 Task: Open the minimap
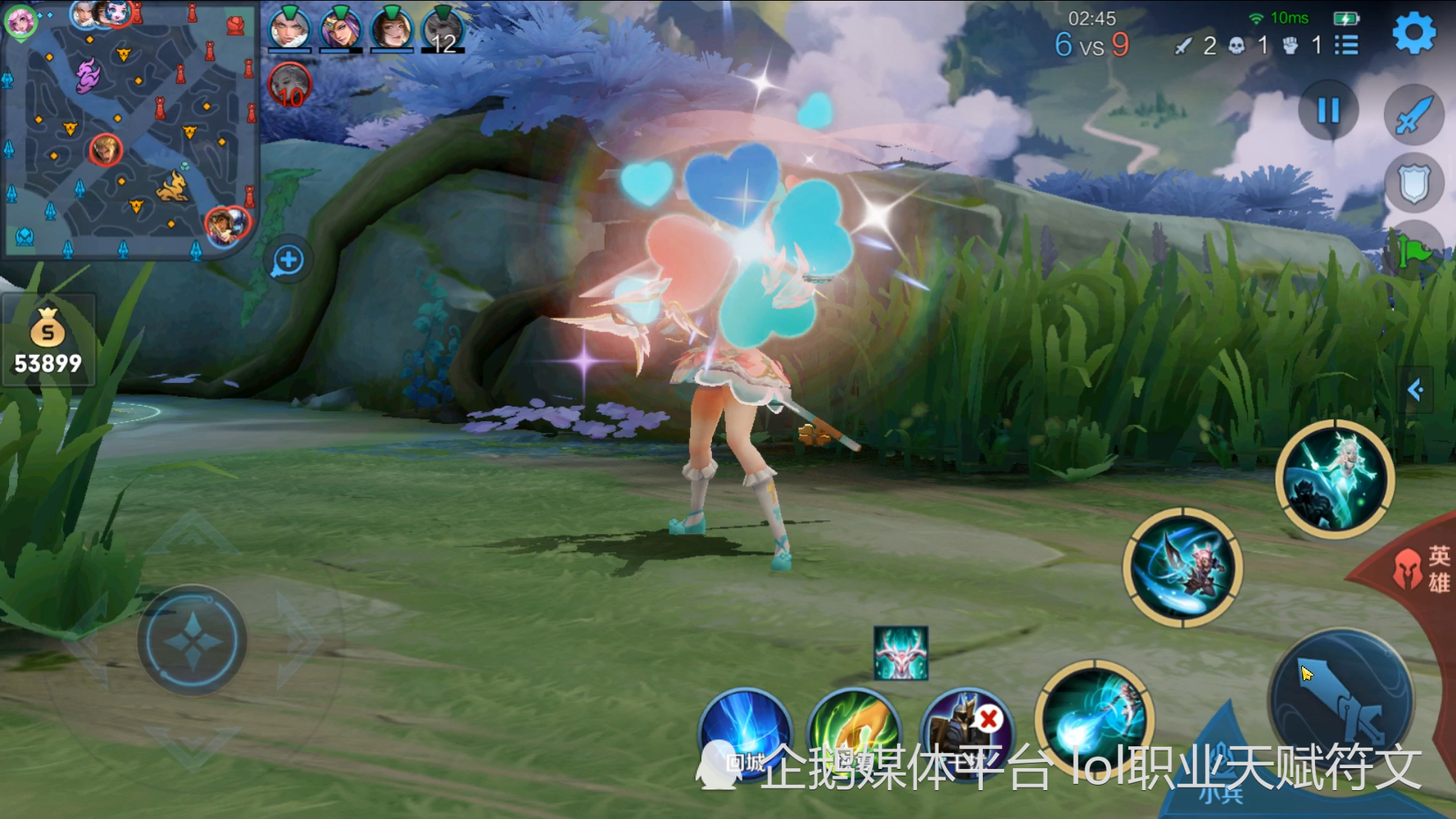(129, 130)
